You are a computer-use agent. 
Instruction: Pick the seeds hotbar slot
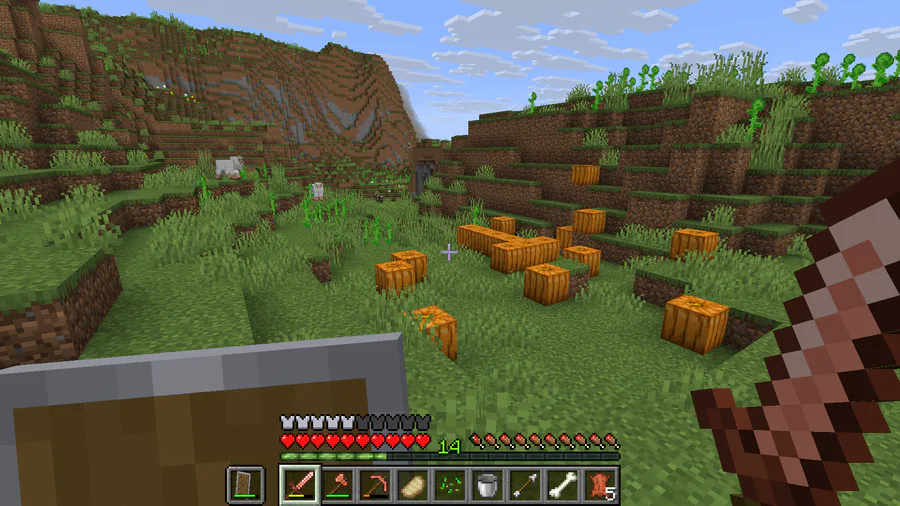click(x=450, y=485)
